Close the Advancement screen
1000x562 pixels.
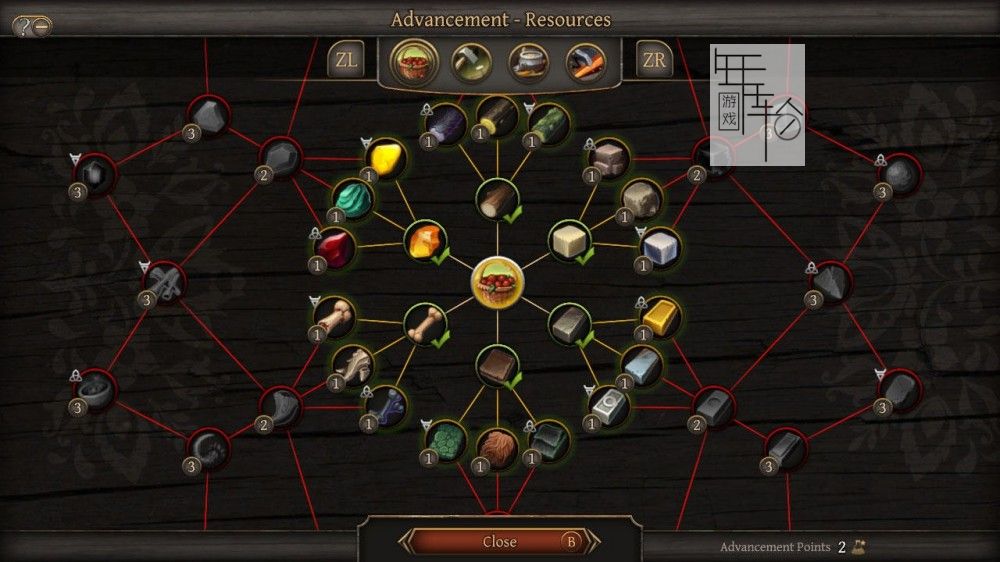pos(499,541)
